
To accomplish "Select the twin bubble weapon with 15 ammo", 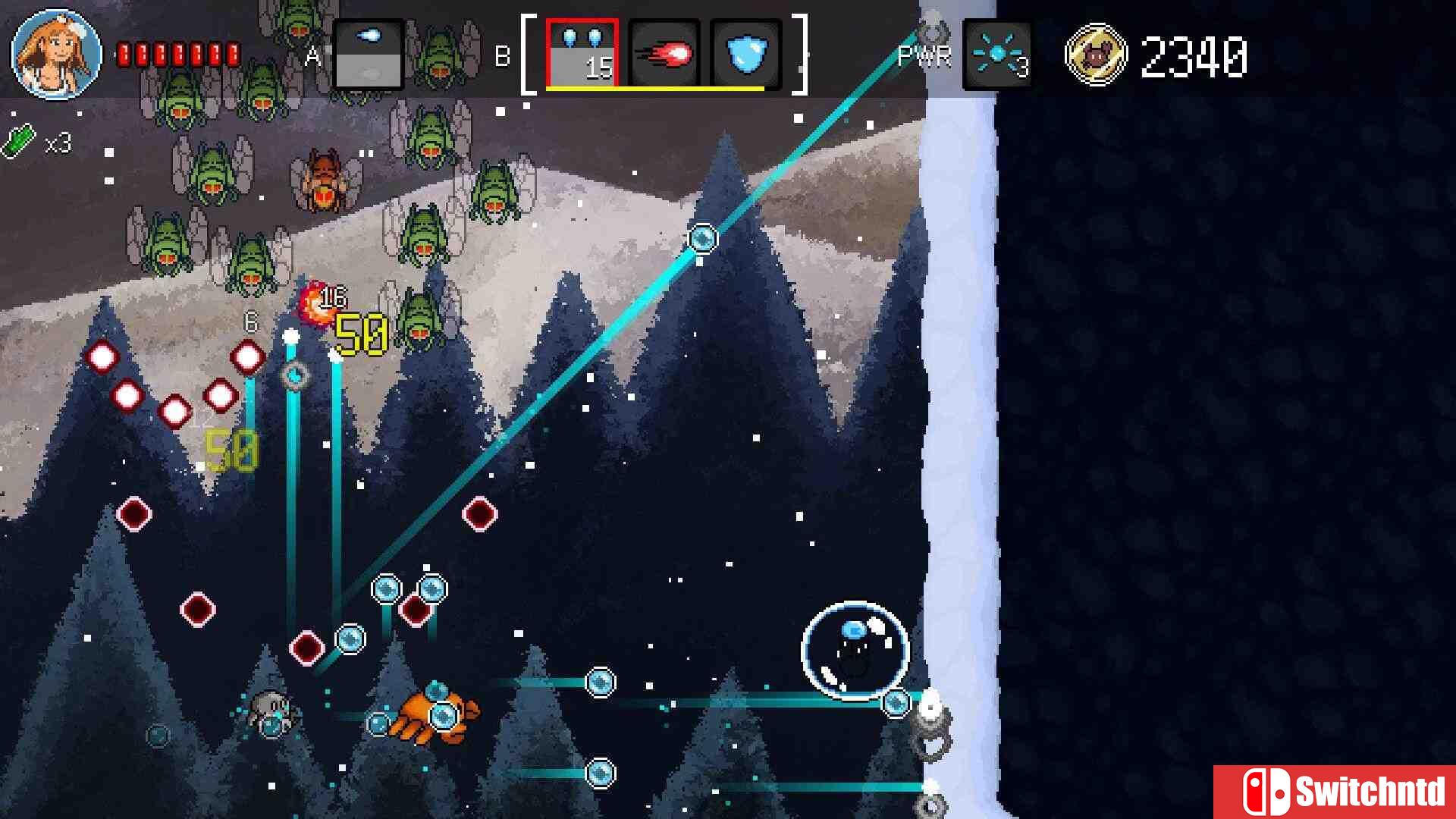I will (x=582, y=55).
